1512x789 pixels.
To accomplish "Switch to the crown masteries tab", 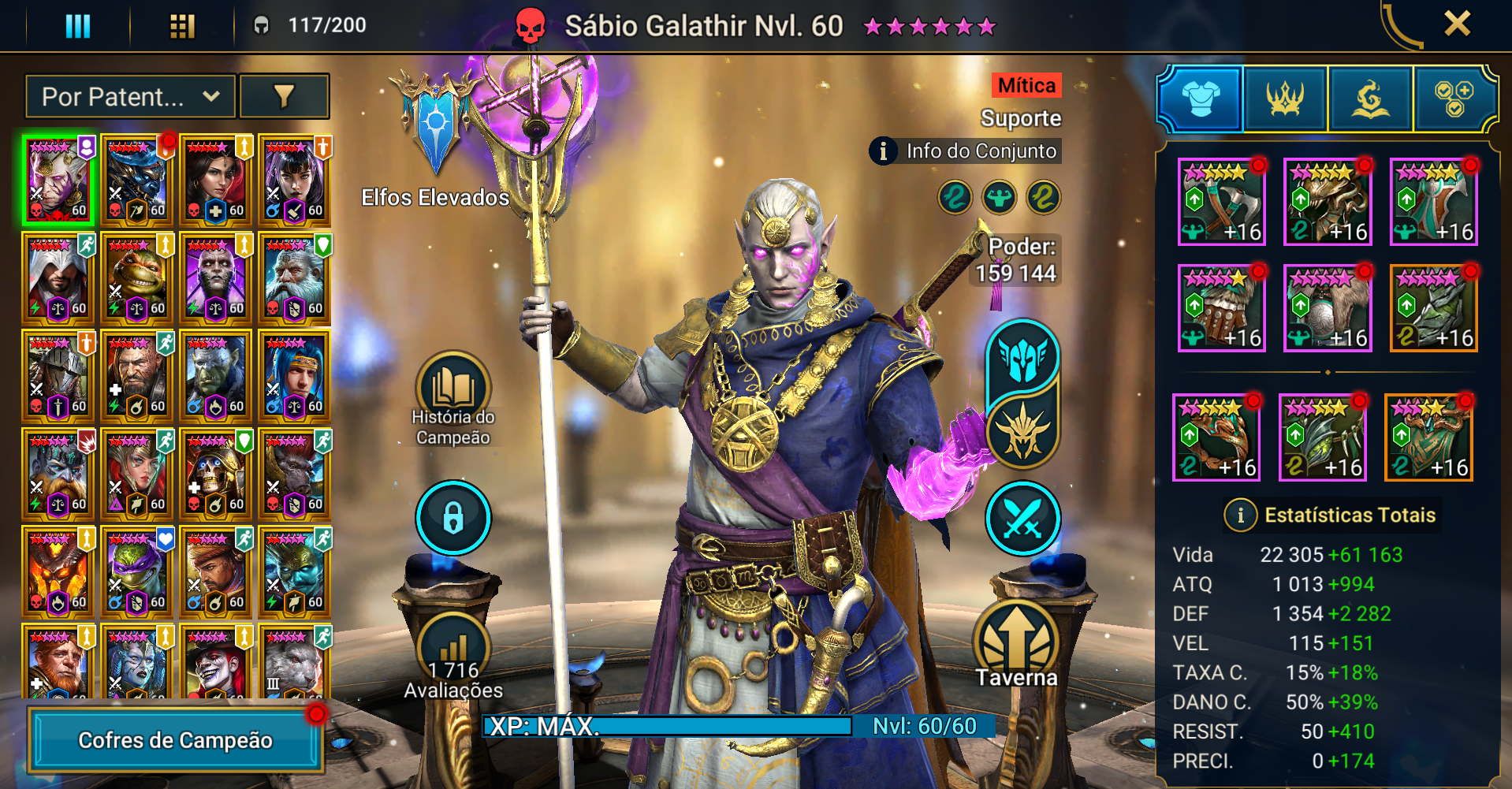I will 1285,99.
